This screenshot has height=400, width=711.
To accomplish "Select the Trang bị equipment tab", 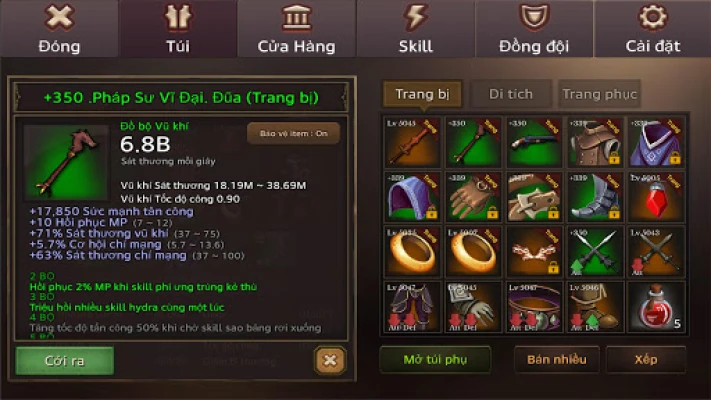I will [x=421, y=94].
